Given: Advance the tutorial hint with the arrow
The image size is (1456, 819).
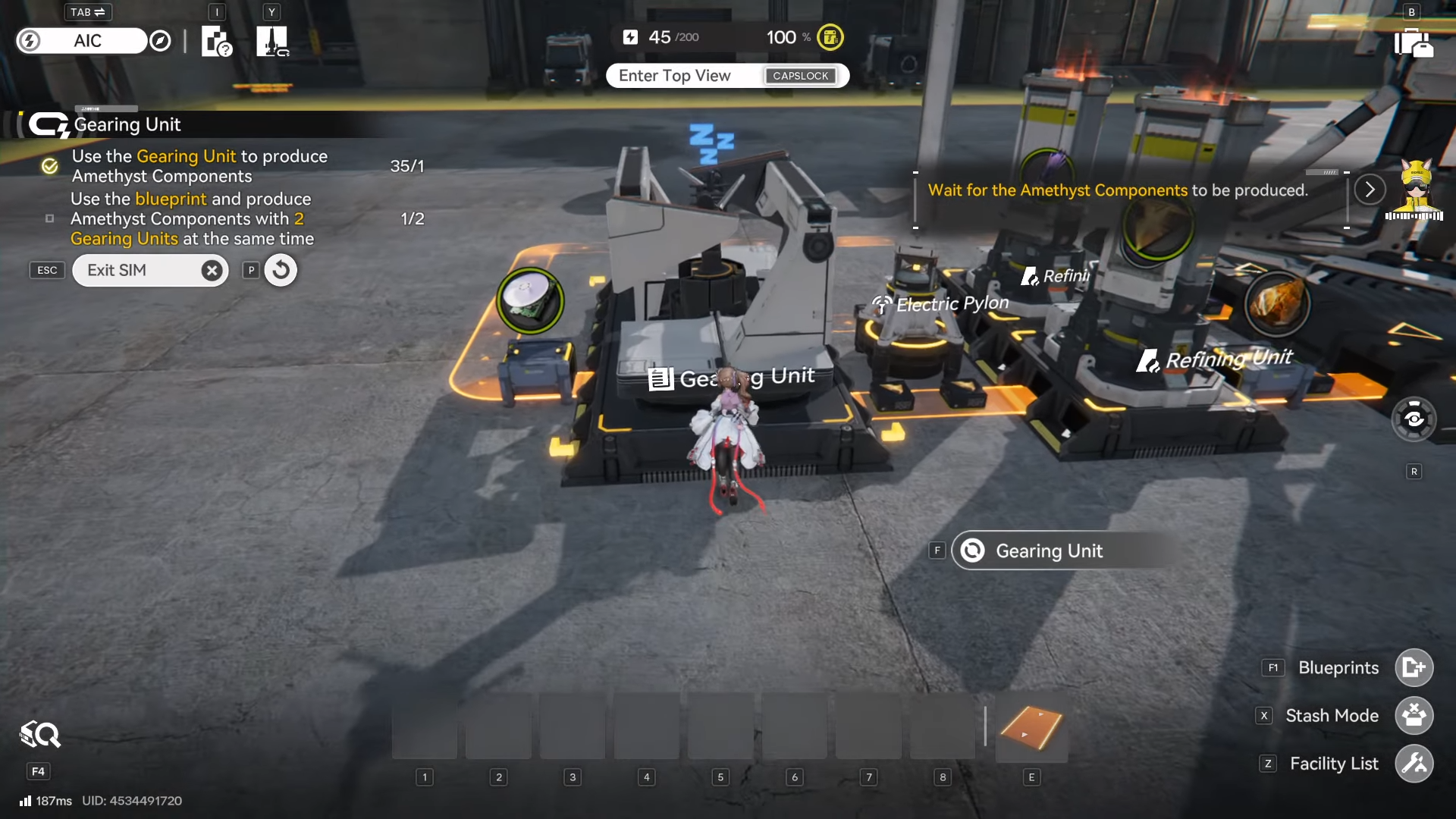Looking at the screenshot, I should [1370, 190].
